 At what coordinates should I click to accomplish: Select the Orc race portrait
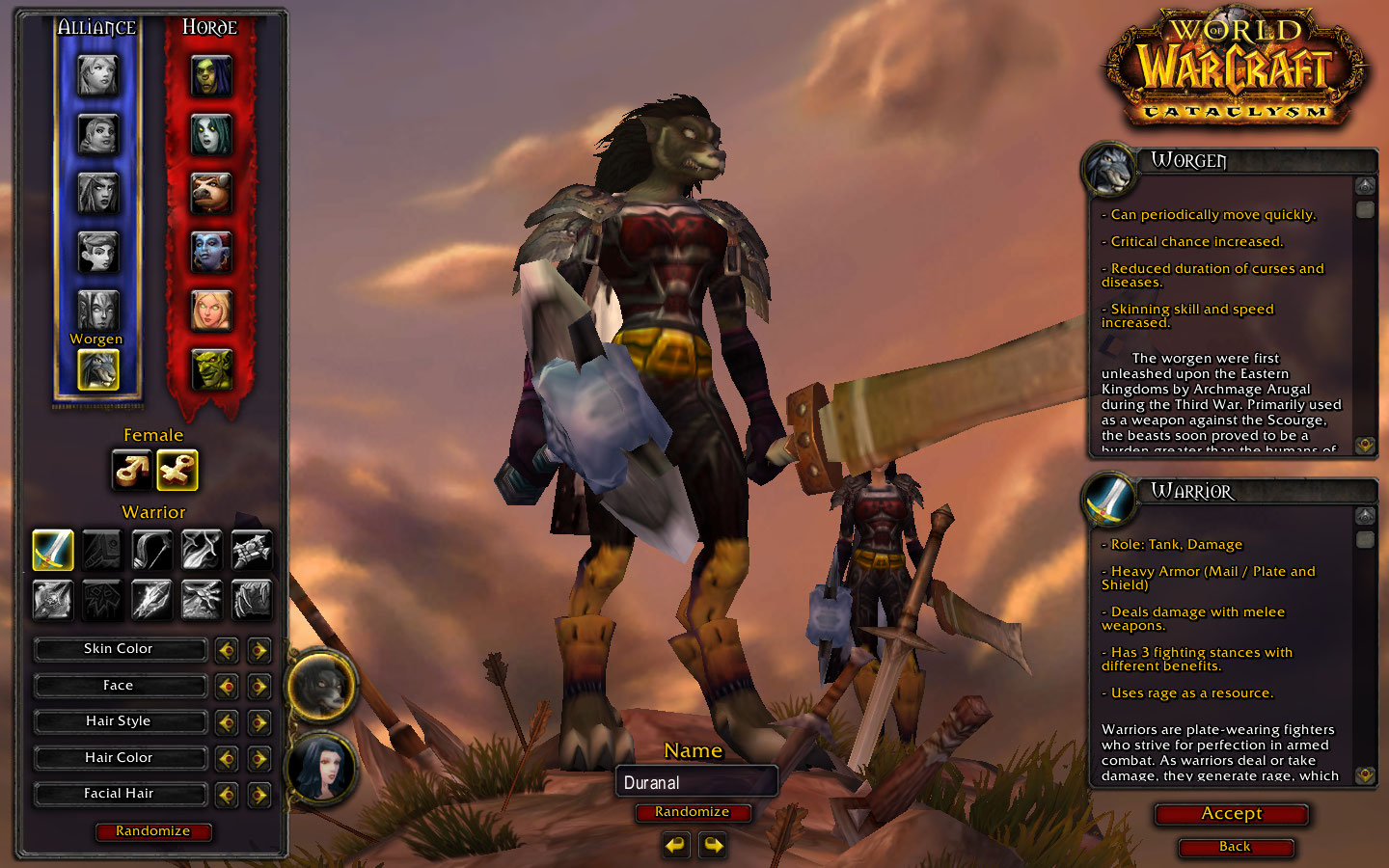pyautogui.click(x=211, y=76)
